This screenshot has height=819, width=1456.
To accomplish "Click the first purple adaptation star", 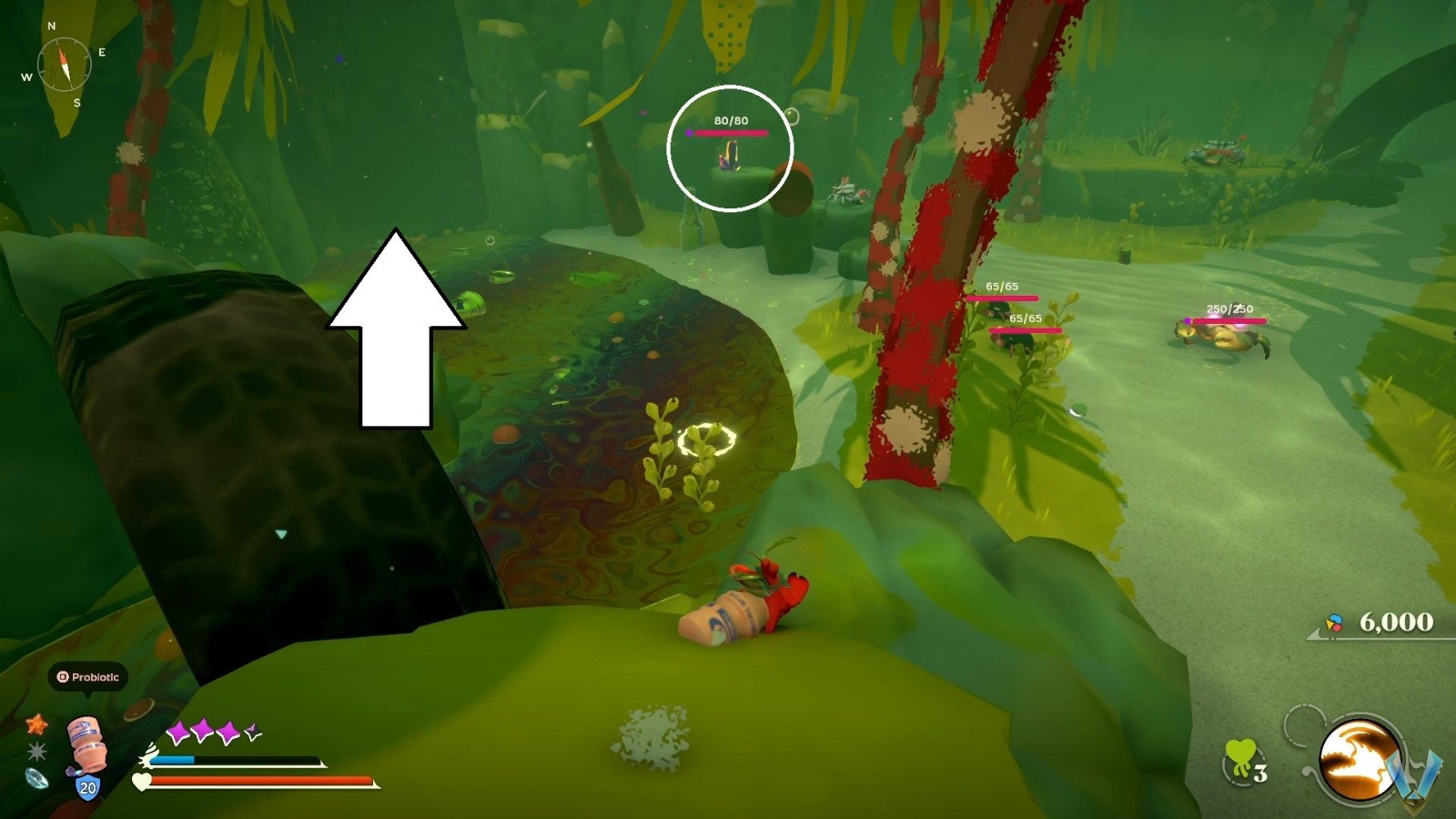I will [180, 732].
